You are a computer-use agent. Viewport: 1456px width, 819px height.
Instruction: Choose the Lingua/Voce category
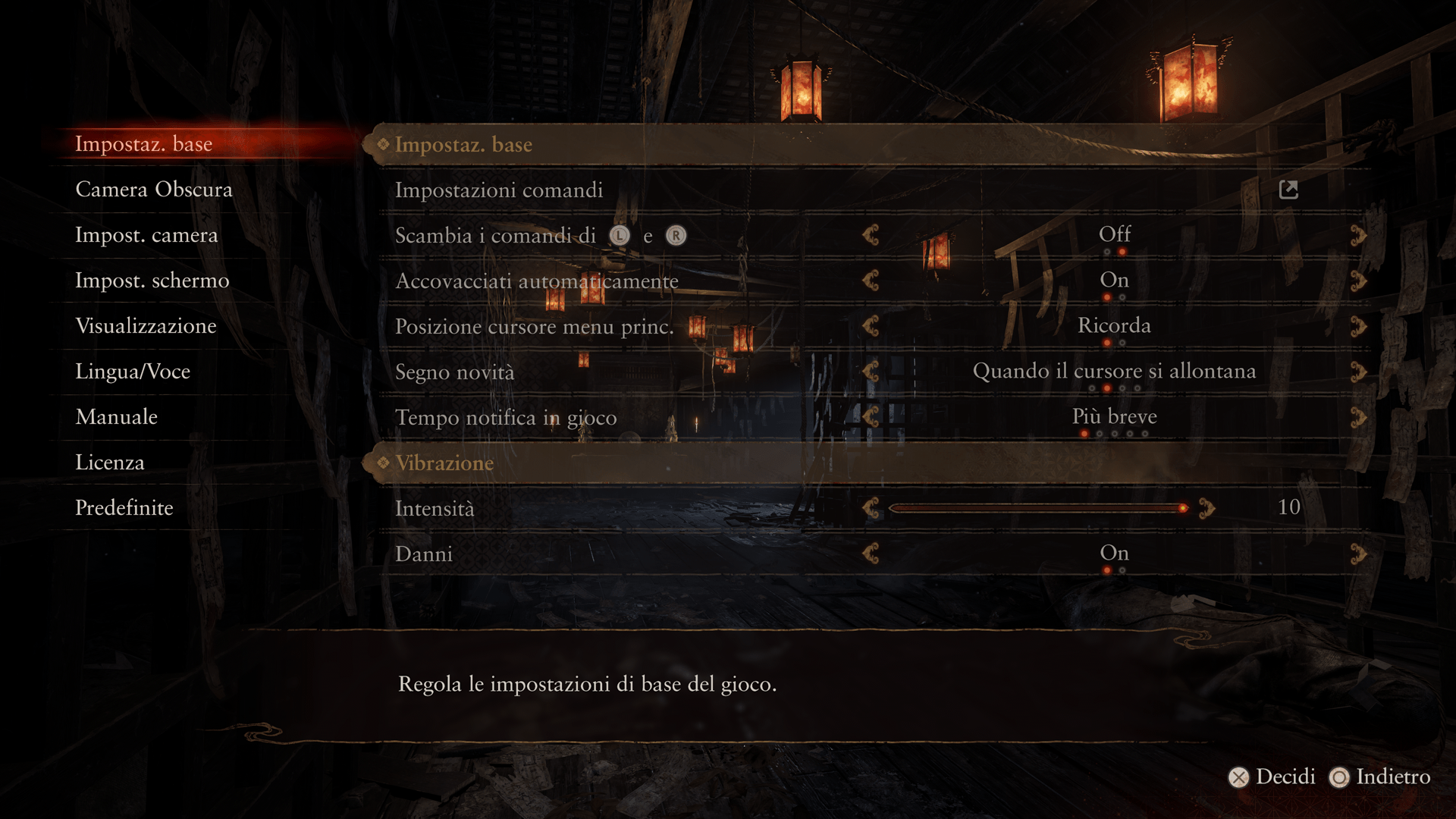[133, 372]
